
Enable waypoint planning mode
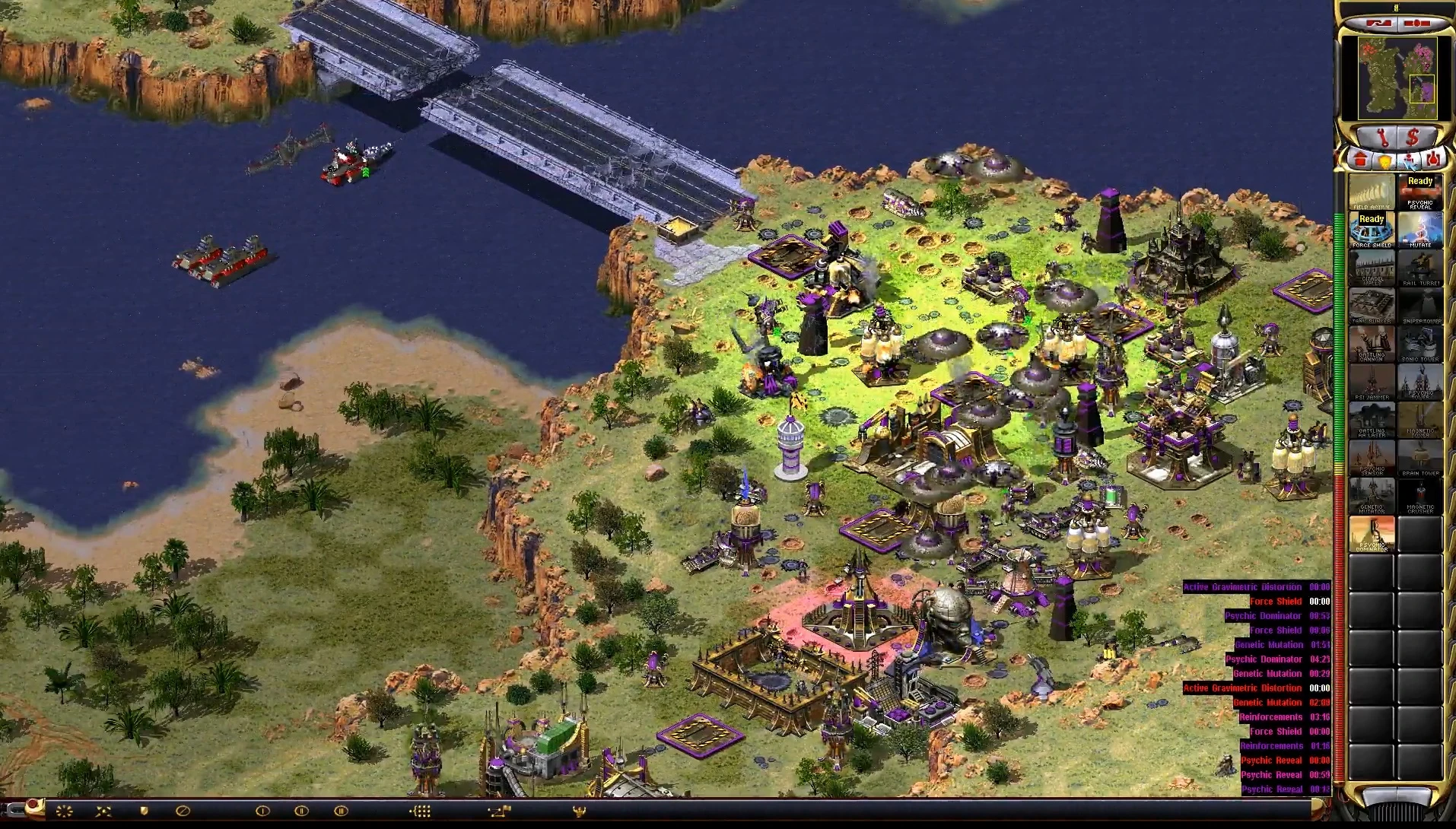[x=499, y=811]
